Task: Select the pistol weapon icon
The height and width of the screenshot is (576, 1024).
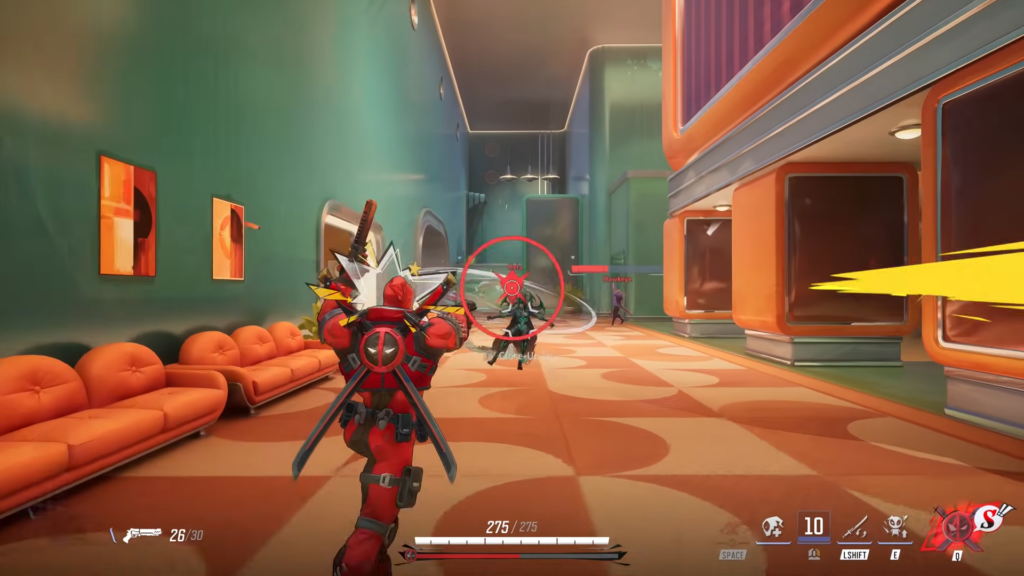Action: pyautogui.click(x=142, y=535)
